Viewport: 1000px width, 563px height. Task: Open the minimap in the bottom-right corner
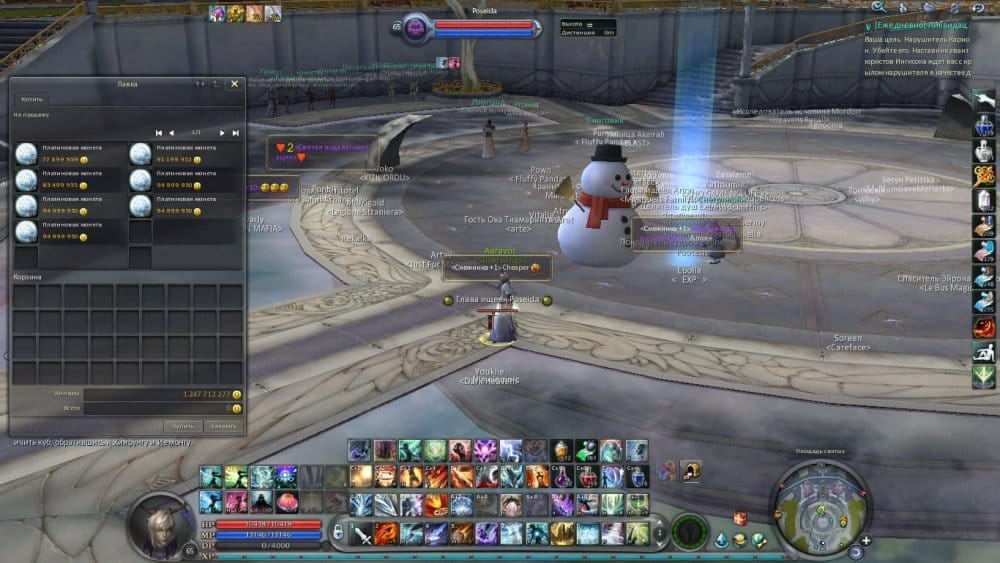click(x=818, y=498)
